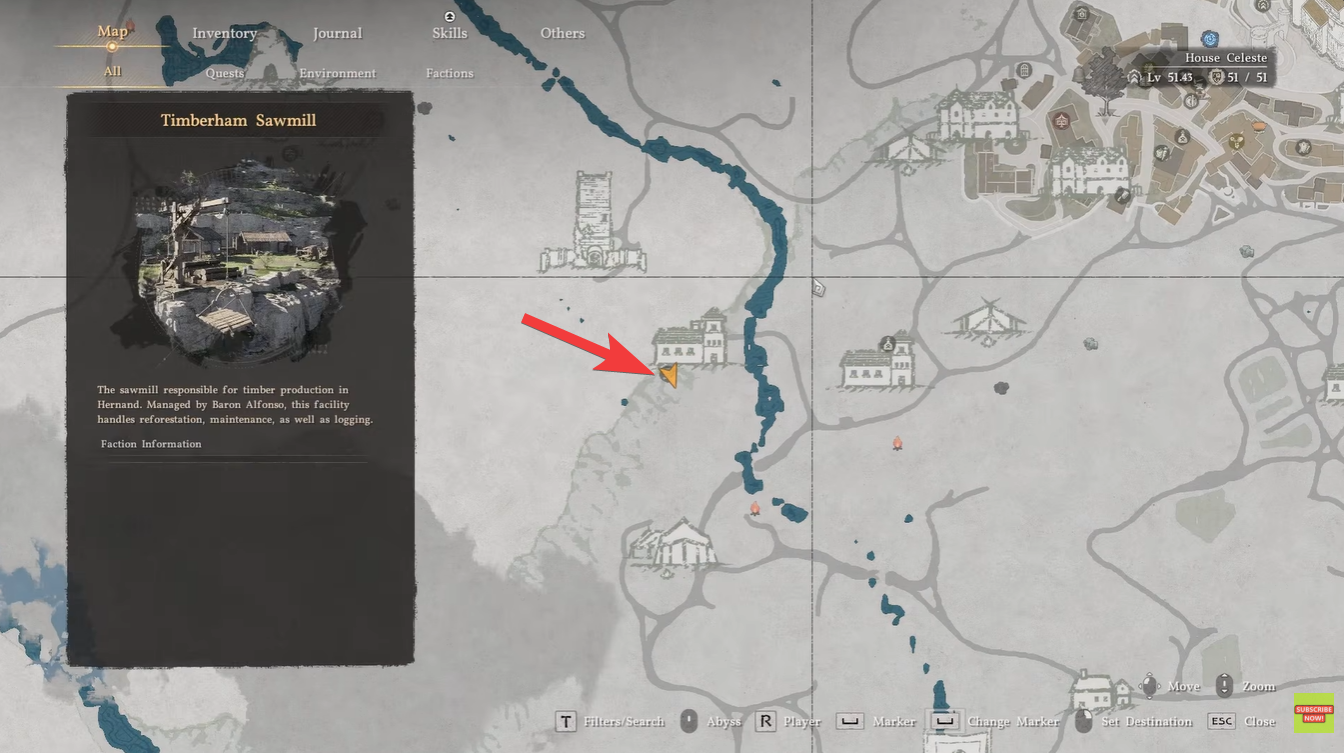This screenshot has width=1344, height=753.
Task: Open the Faction Information link
Action: 150,443
